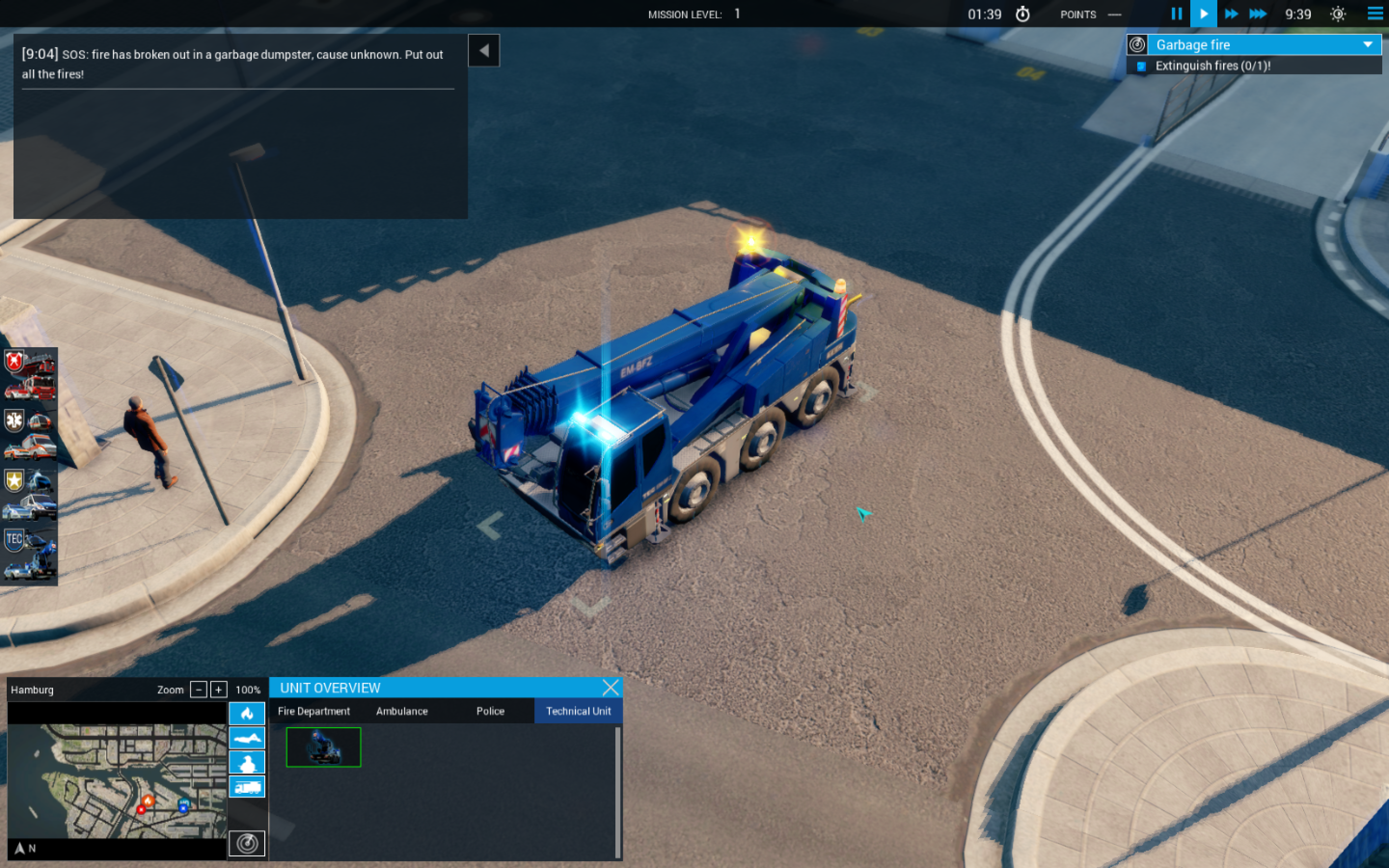Zoom in the minimap with plus button
Image resolution: width=1389 pixels, height=868 pixels.
point(218,690)
